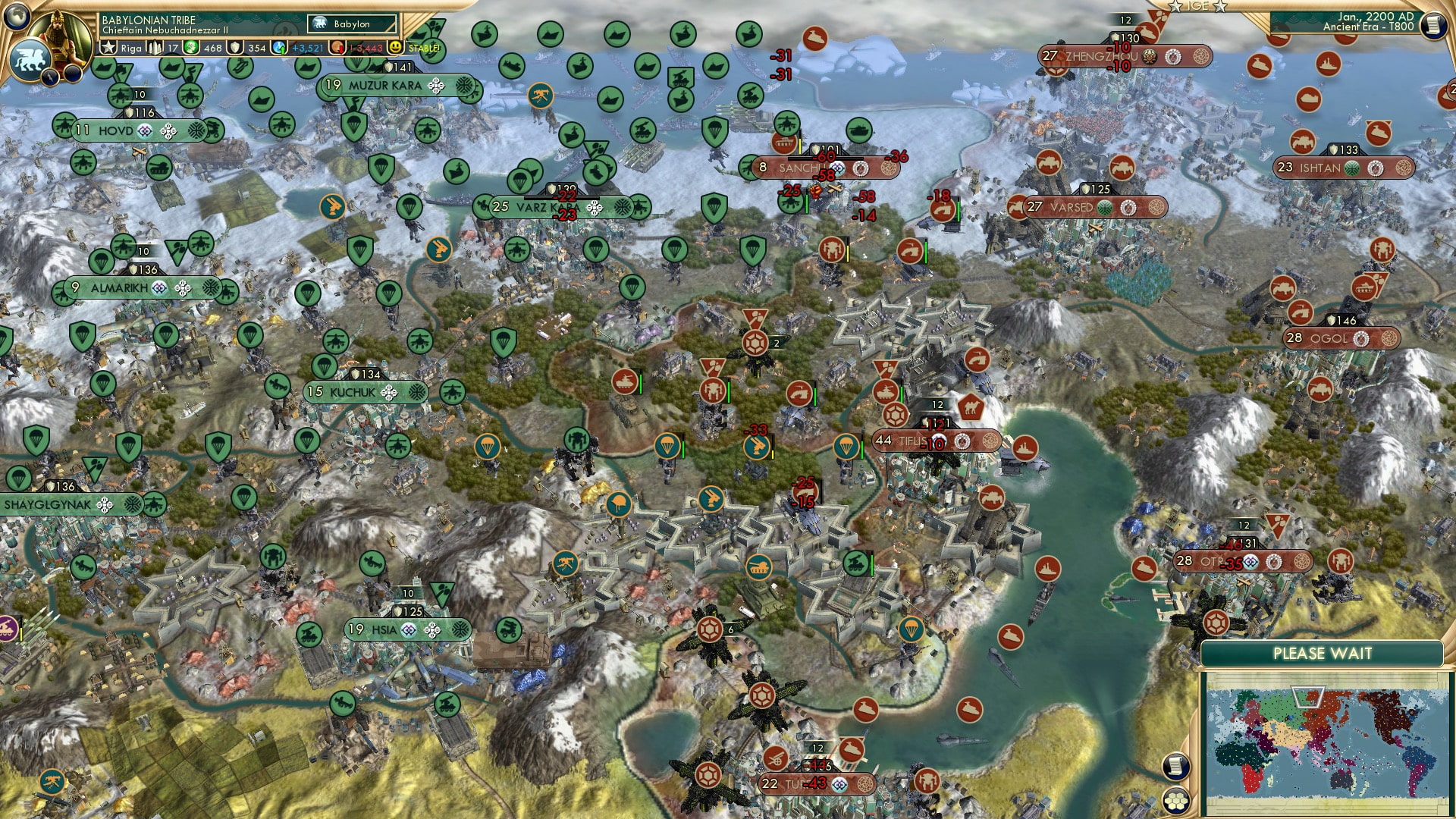Screen dimensions: 1456x819
Task: Open the Babylon city dropdown selector
Action: (x=350, y=24)
